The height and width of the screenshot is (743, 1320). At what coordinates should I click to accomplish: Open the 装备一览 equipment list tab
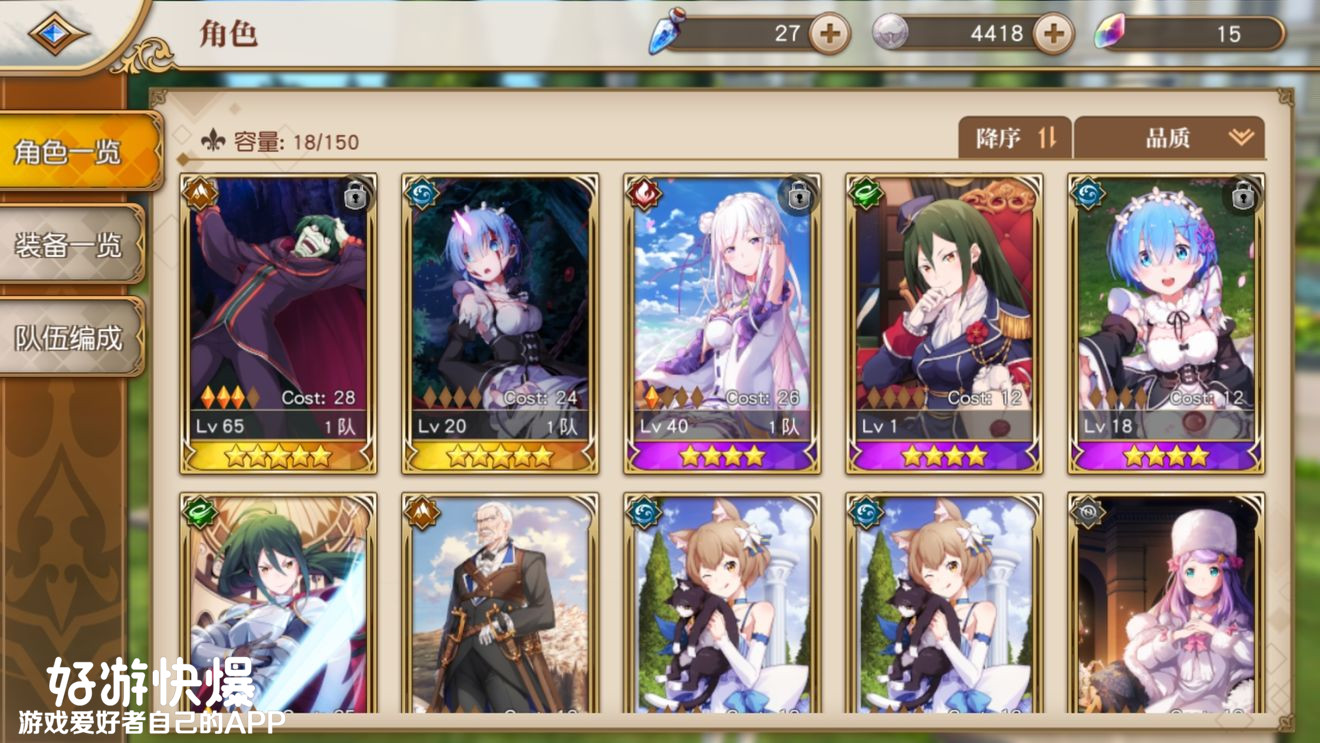tap(70, 245)
